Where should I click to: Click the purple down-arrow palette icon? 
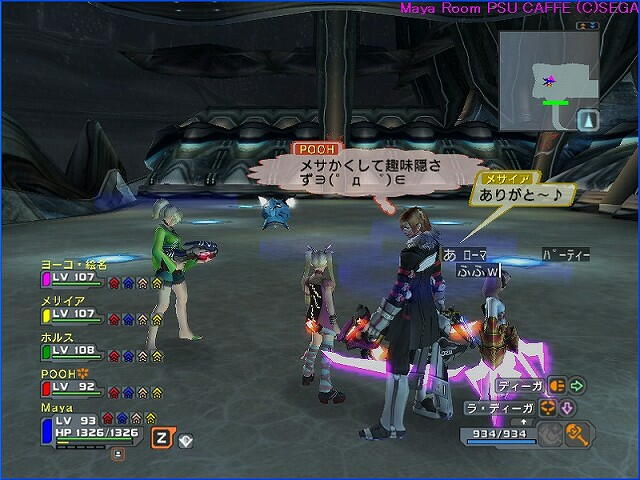[565, 407]
